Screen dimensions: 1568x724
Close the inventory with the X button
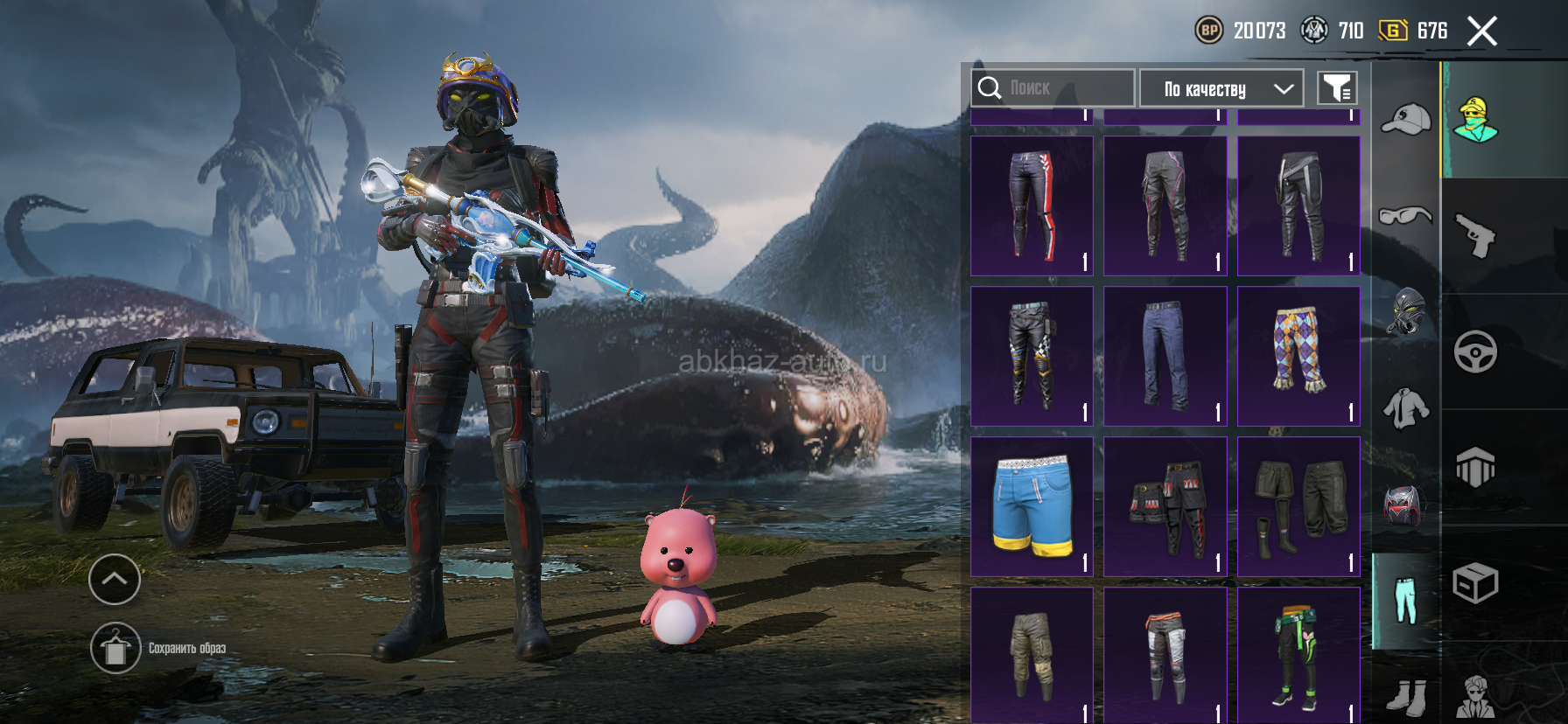(x=1481, y=31)
